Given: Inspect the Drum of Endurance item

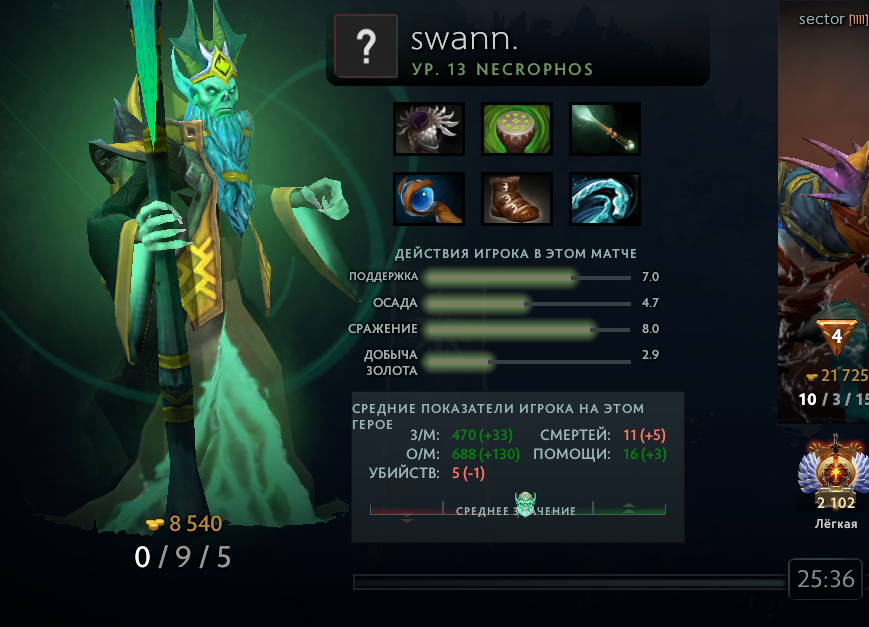Looking at the screenshot, I should pos(517,128).
